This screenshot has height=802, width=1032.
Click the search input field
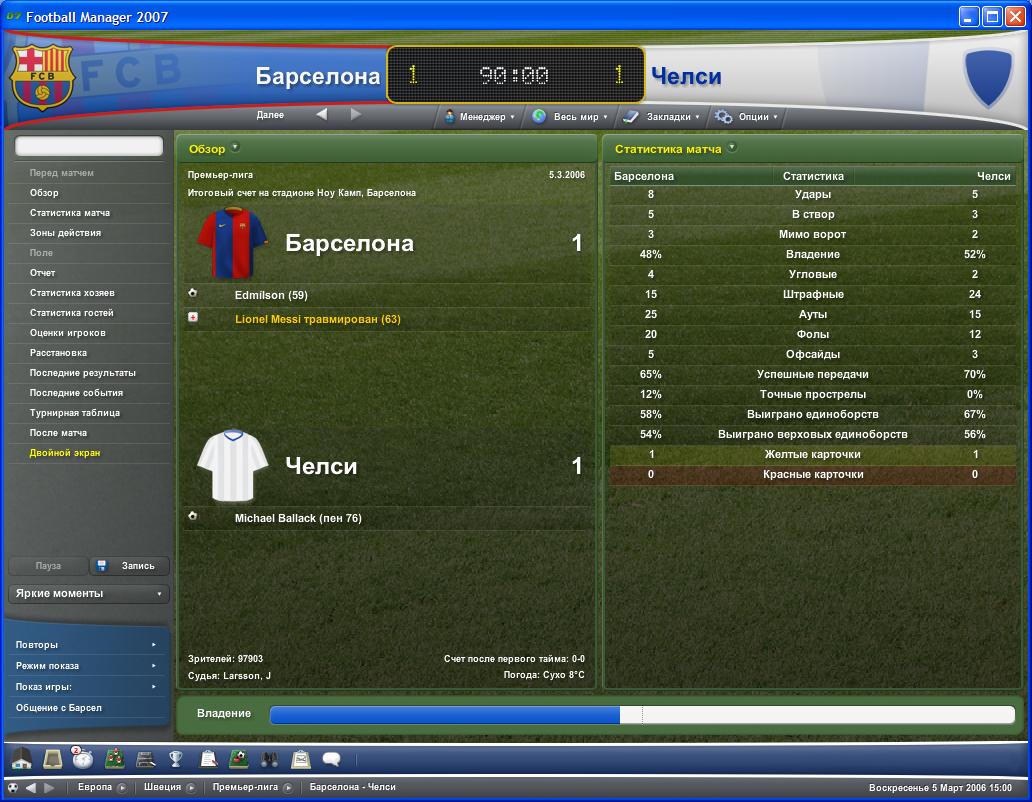tap(88, 146)
